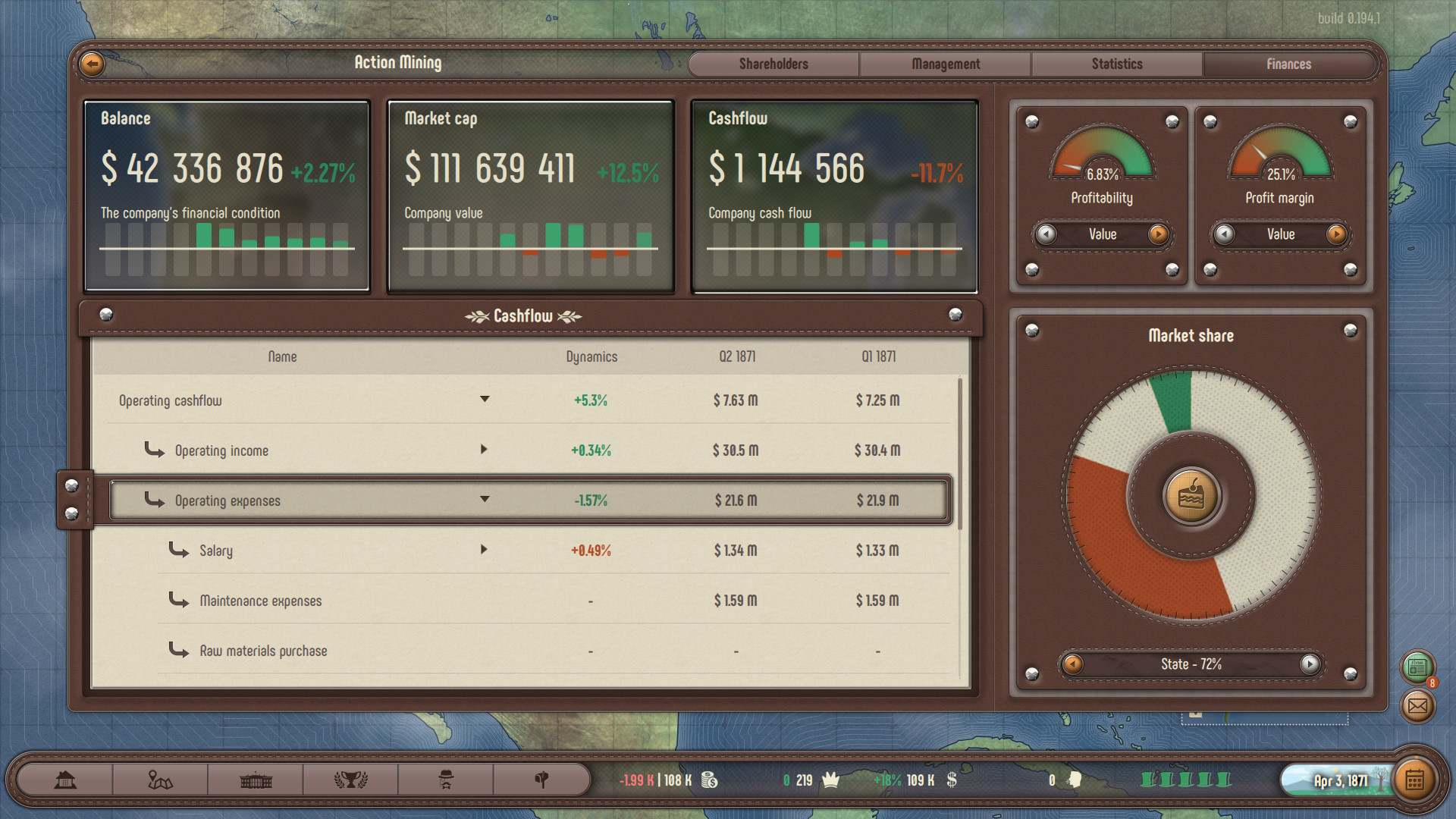Screen dimensions: 1456x819
Task: Collapse the Operating cashflow row
Action: point(485,400)
